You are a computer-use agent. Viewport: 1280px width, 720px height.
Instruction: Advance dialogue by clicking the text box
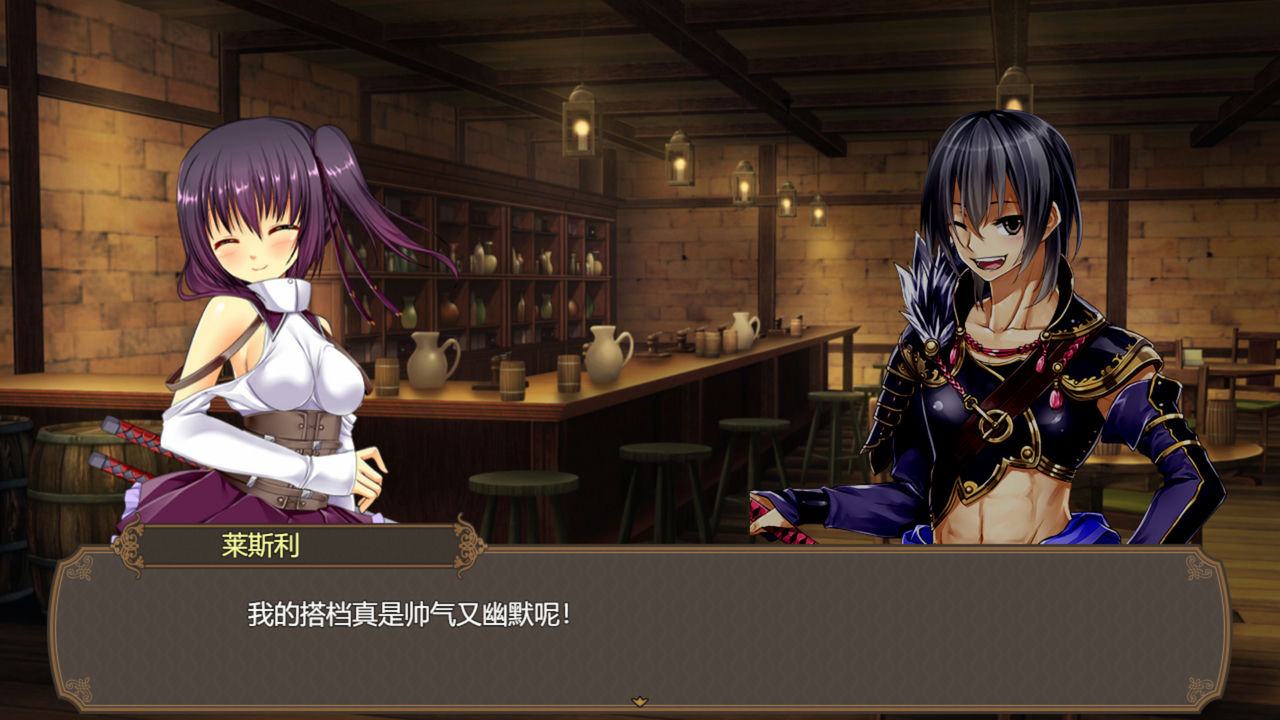(640, 620)
